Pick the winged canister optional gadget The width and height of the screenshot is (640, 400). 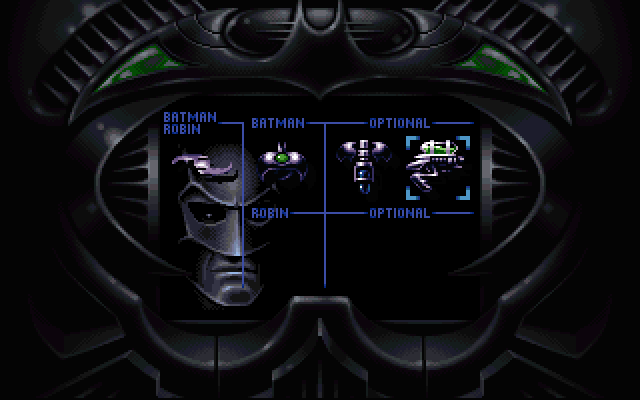coord(357,164)
